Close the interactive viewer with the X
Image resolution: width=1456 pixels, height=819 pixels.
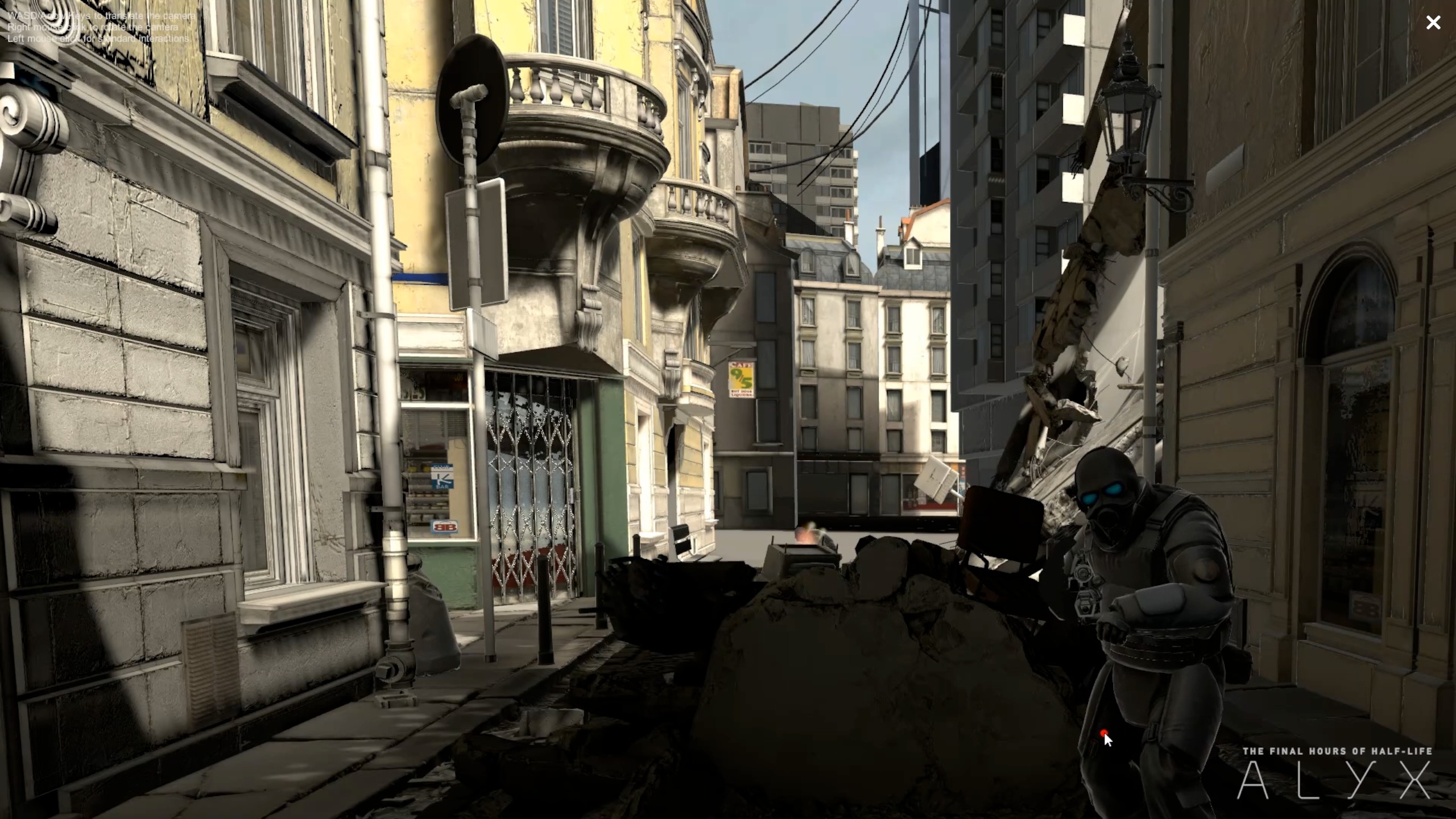[1433, 23]
